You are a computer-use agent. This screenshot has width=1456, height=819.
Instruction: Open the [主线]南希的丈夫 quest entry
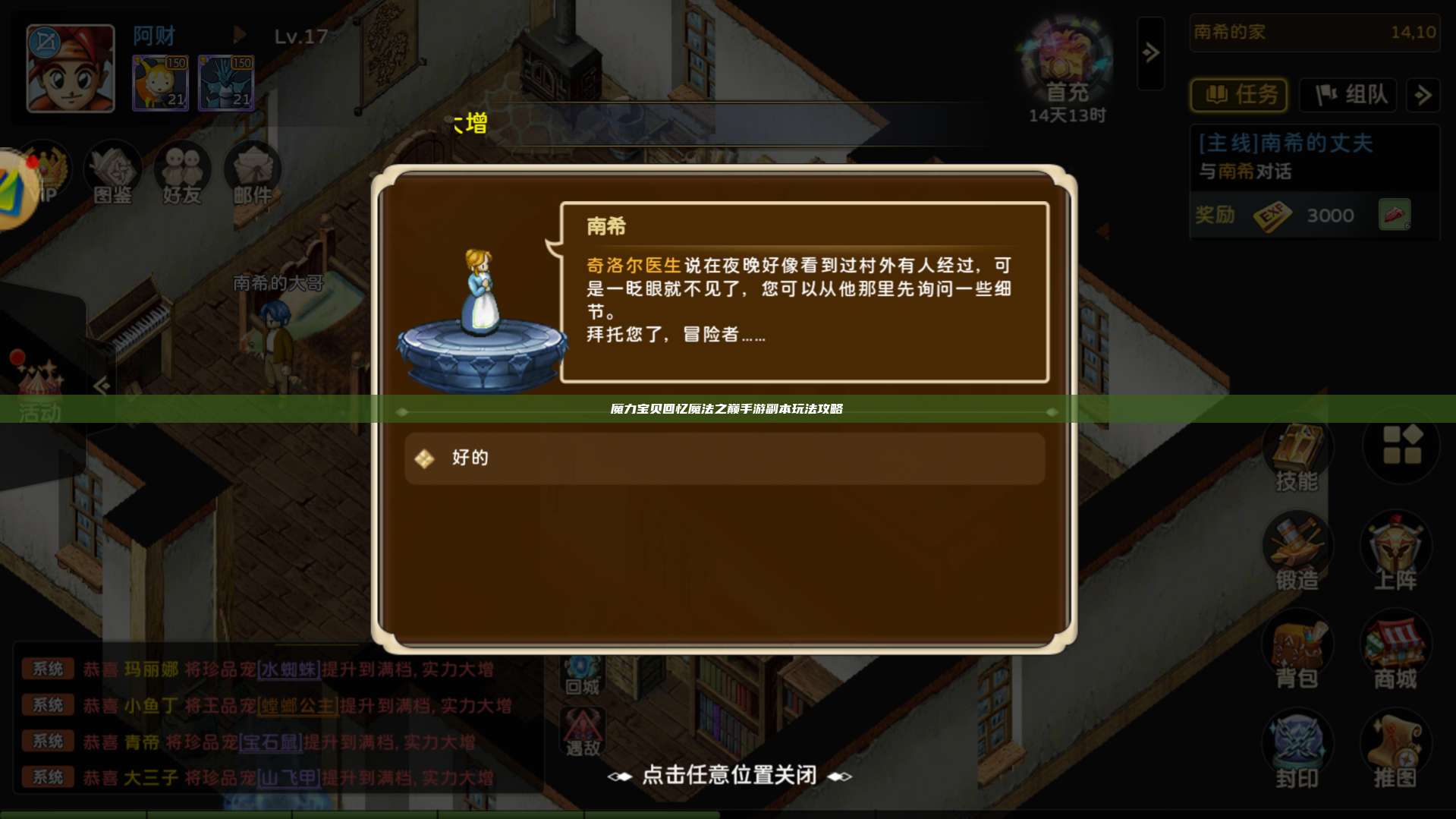click(x=1285, y=144)
